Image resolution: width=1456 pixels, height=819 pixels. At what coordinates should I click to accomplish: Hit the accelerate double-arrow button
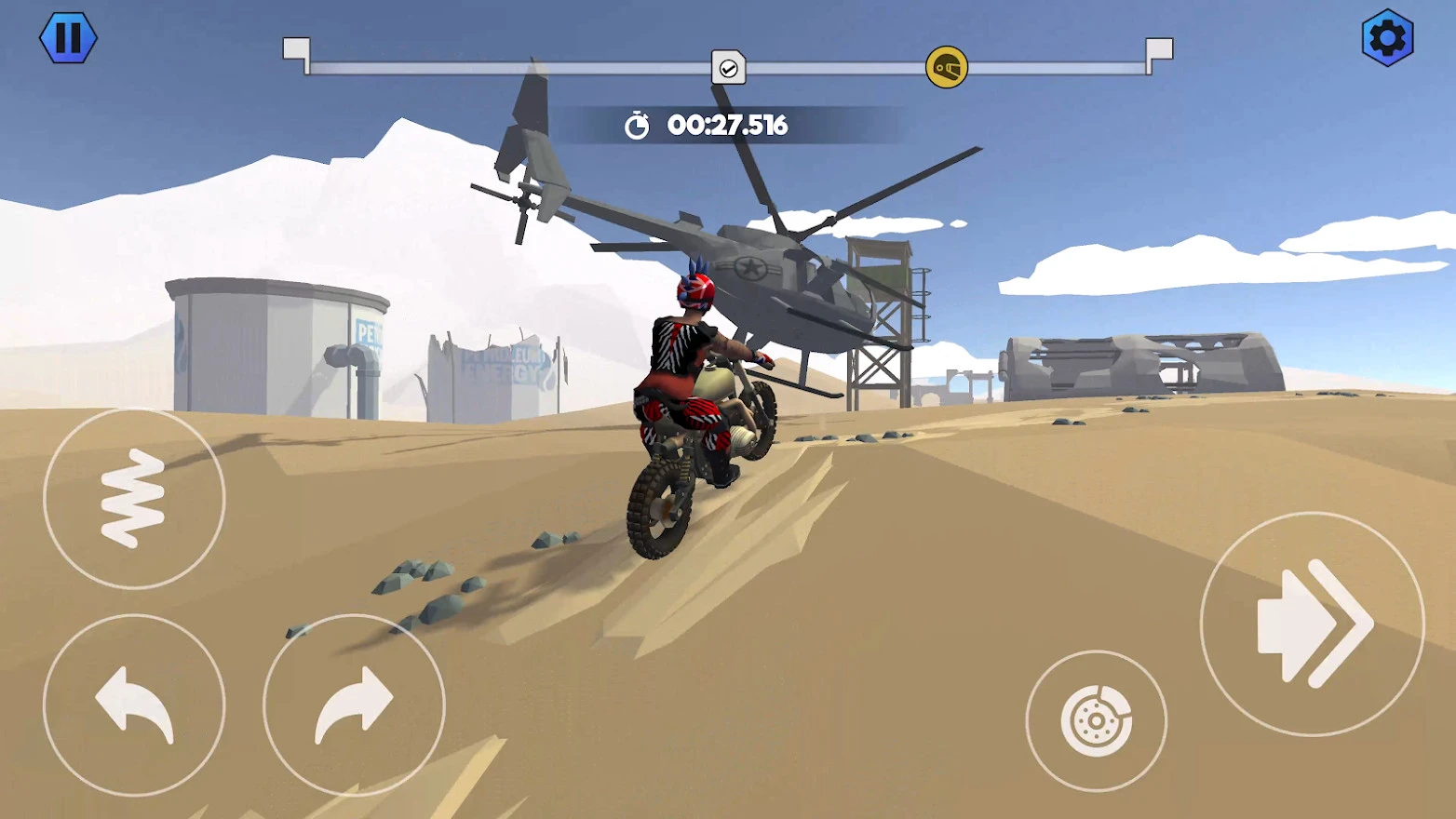[x=1312, y=624]
